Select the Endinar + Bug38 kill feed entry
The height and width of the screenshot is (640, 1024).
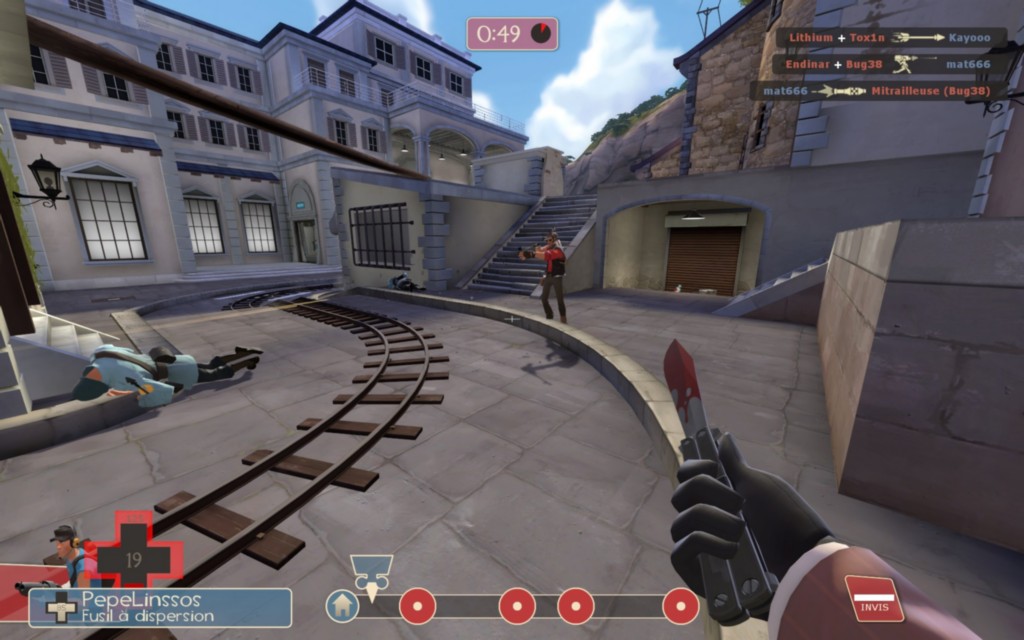click(x=885, y=64)
